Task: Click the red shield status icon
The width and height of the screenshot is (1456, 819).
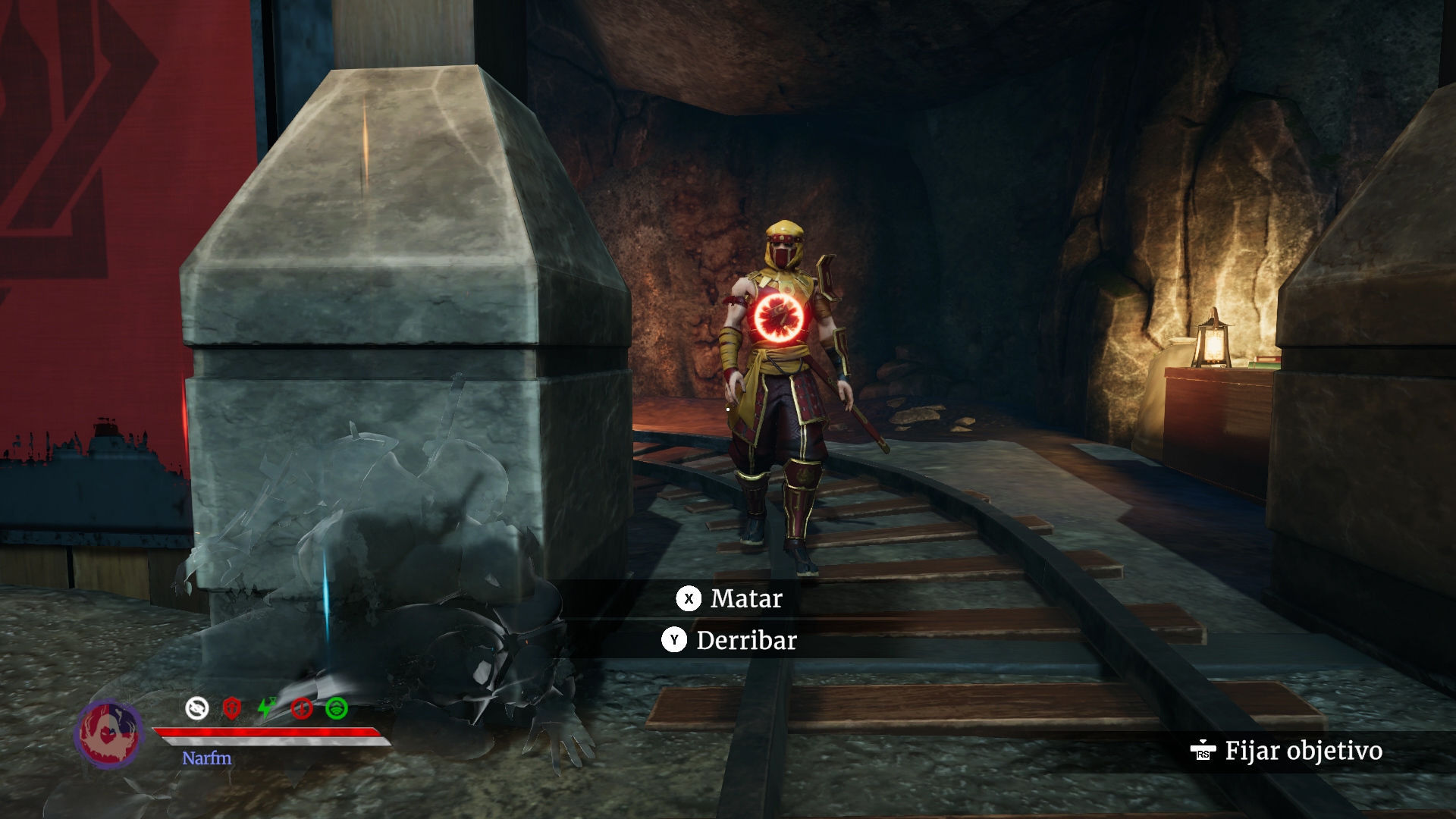Action: [232, 708]
